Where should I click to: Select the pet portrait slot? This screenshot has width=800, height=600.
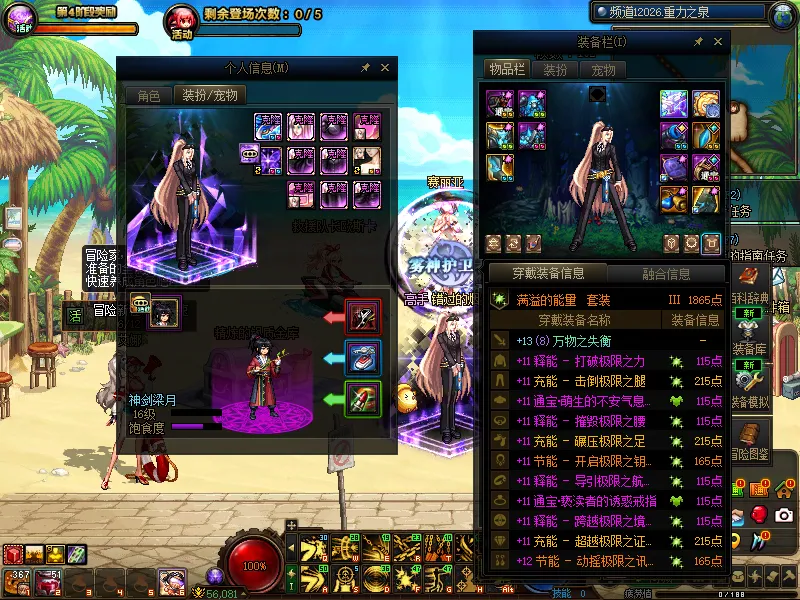pyautogui.click(x=164, y=311)
